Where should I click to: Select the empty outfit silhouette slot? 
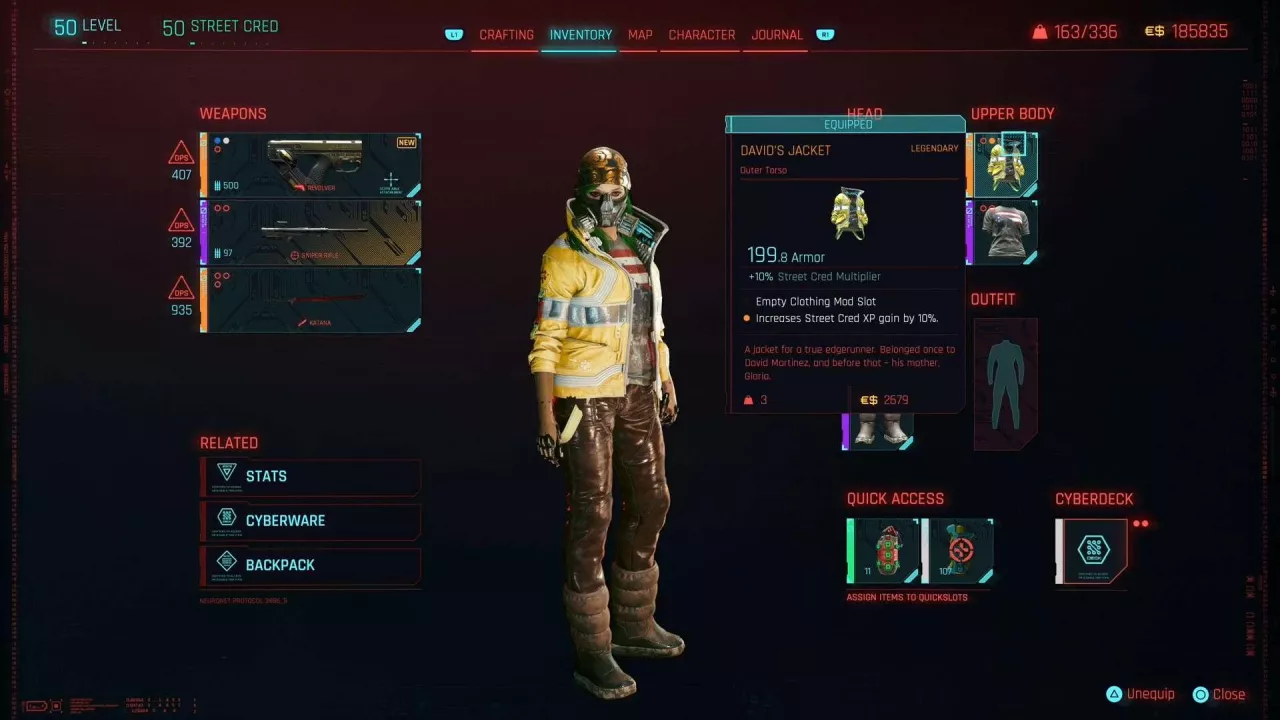click(1004, 384)
